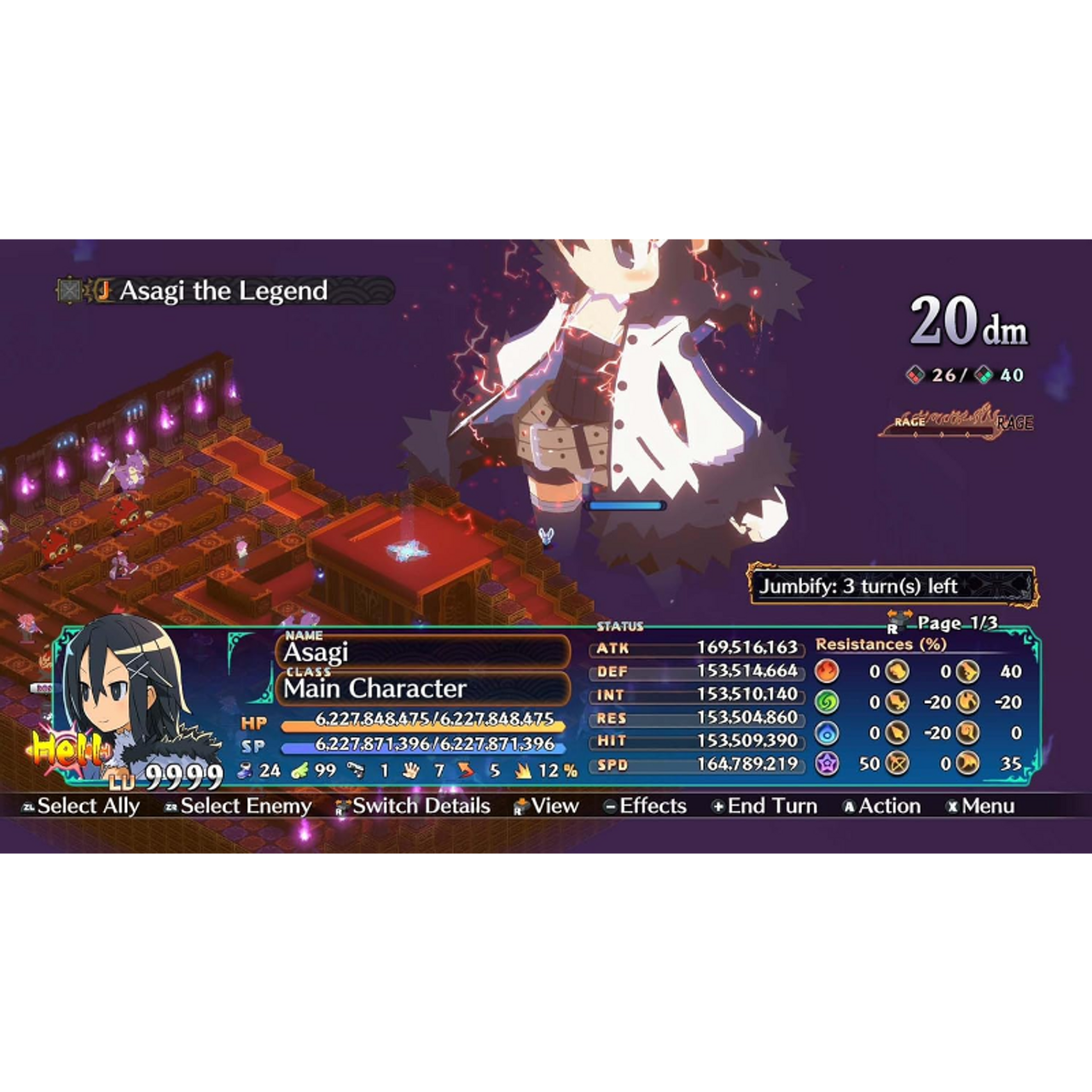The width and height of the screenshot is (1092, 1092).
Task: Flip the Page 1/3 status indicator
Action: (x=945, y=624)
